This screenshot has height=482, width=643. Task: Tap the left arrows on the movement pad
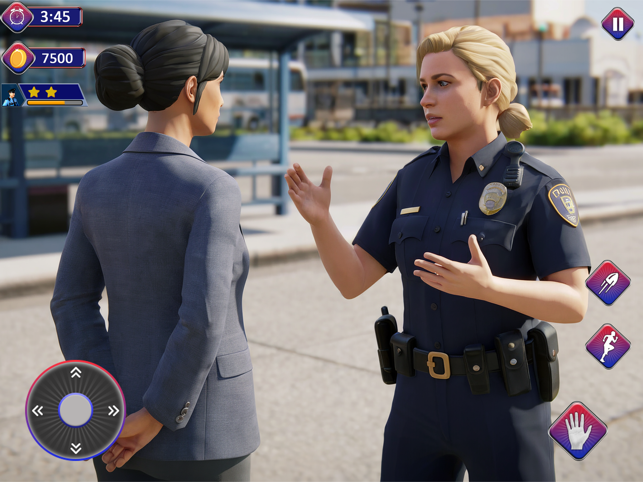38,410
